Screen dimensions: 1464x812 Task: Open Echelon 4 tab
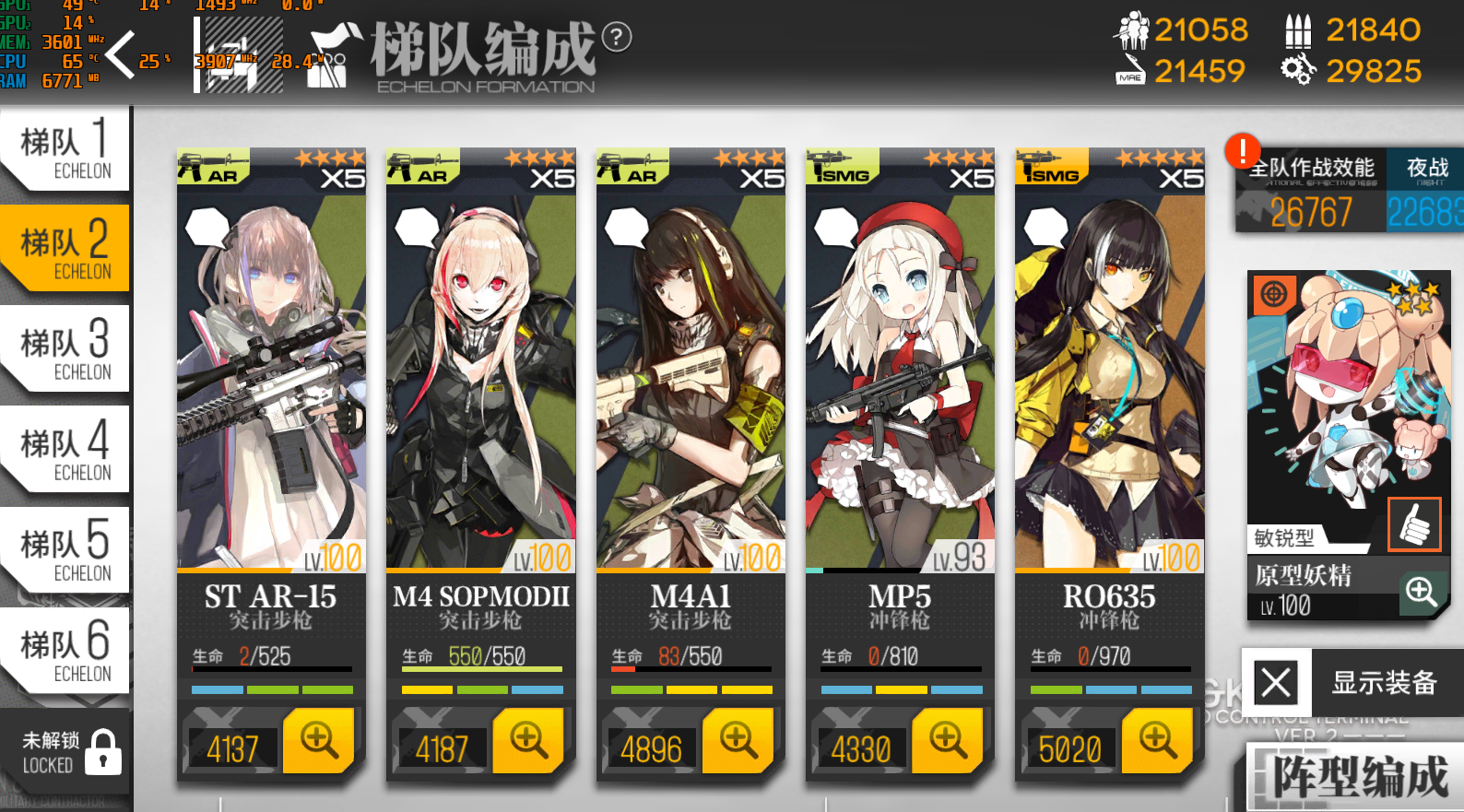click(65, 450)
